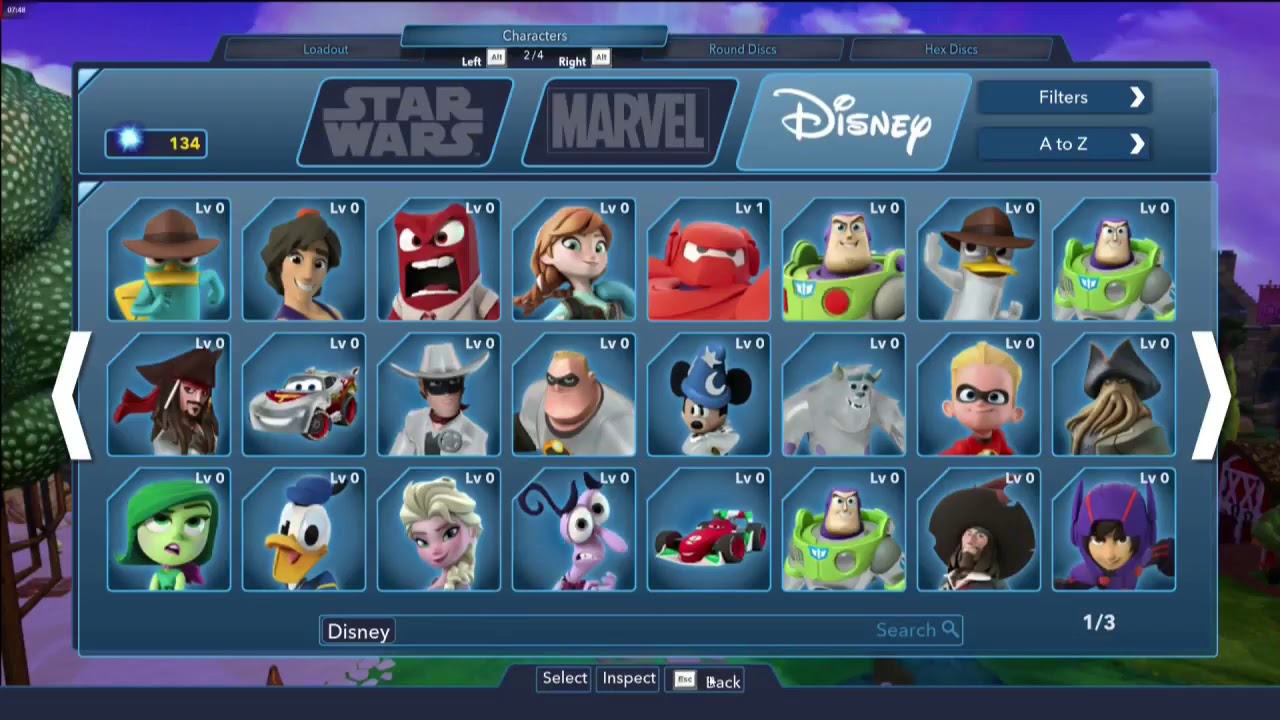This screenshot has width=1280, height=720.
Task: Select Jack Sparrow's portrait
Action: coord(168,396)
